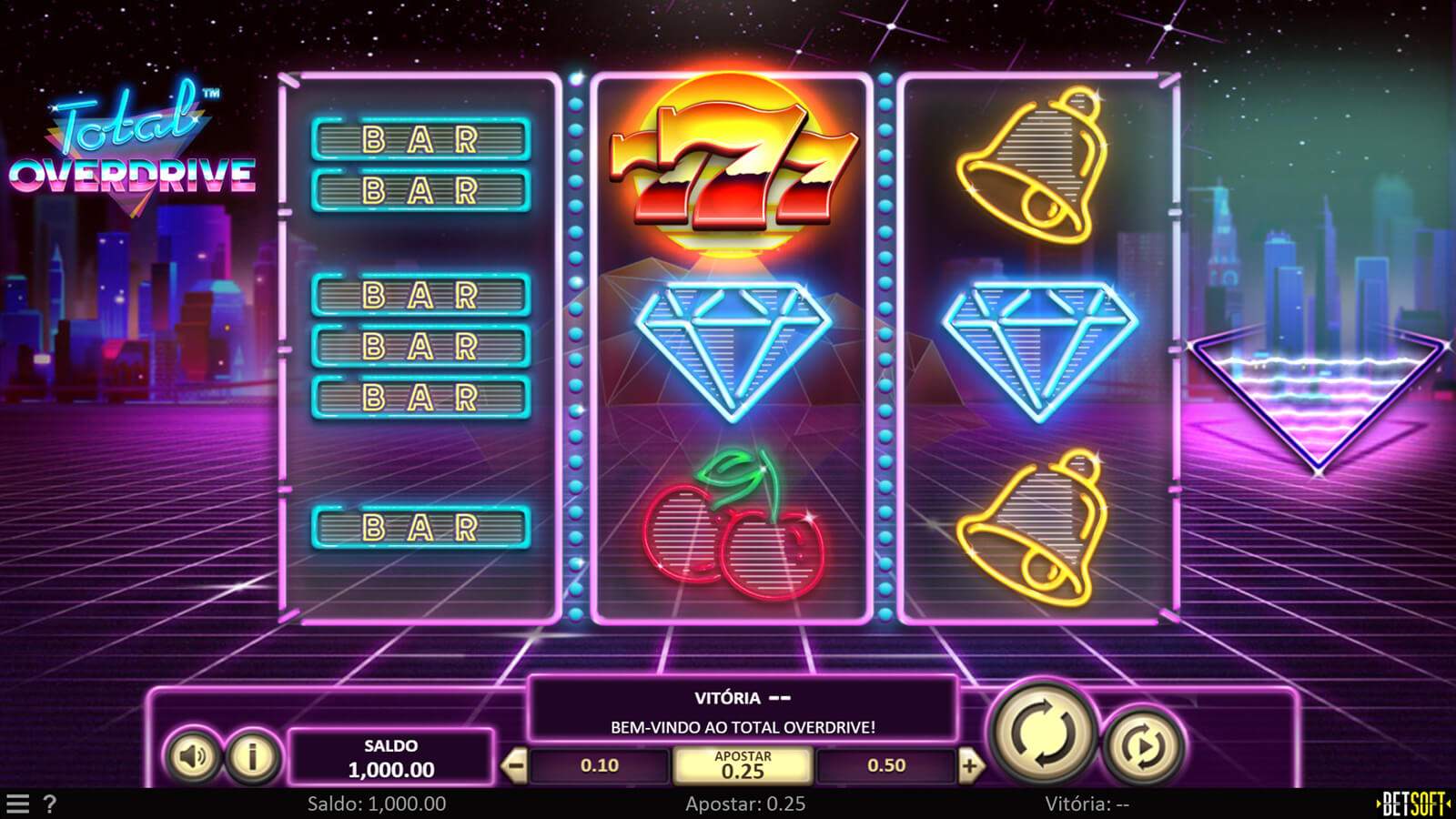This screenshot has height=819, width=1456.
Task: Click the Betsoft logo
Action: pyautogui.click(x=1413, y=804)
